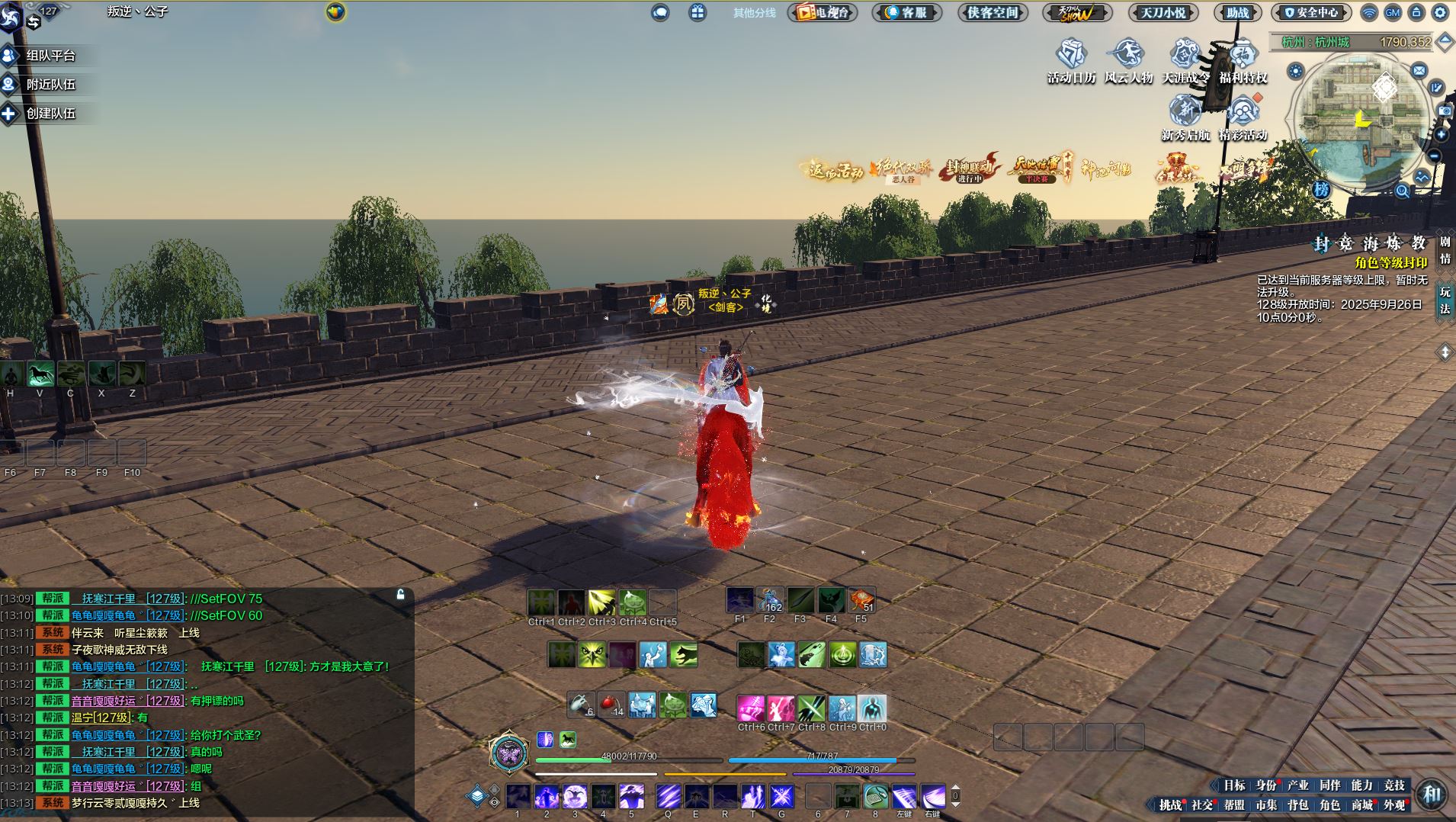This screenshot has height=822, width=1456.
Task: Toggle the chat window lock icon
Action: click(400, 594)
